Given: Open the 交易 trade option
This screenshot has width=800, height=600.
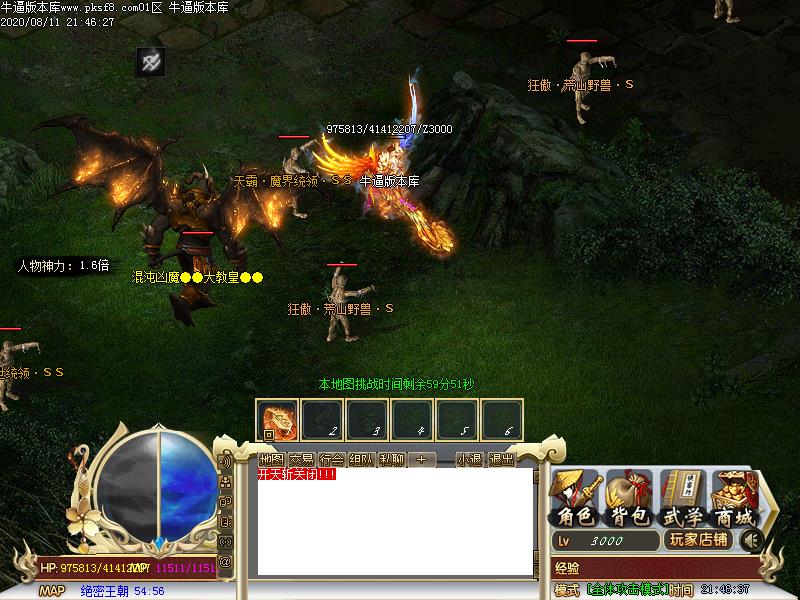Looking at the screenshot, I should (301, 460).
